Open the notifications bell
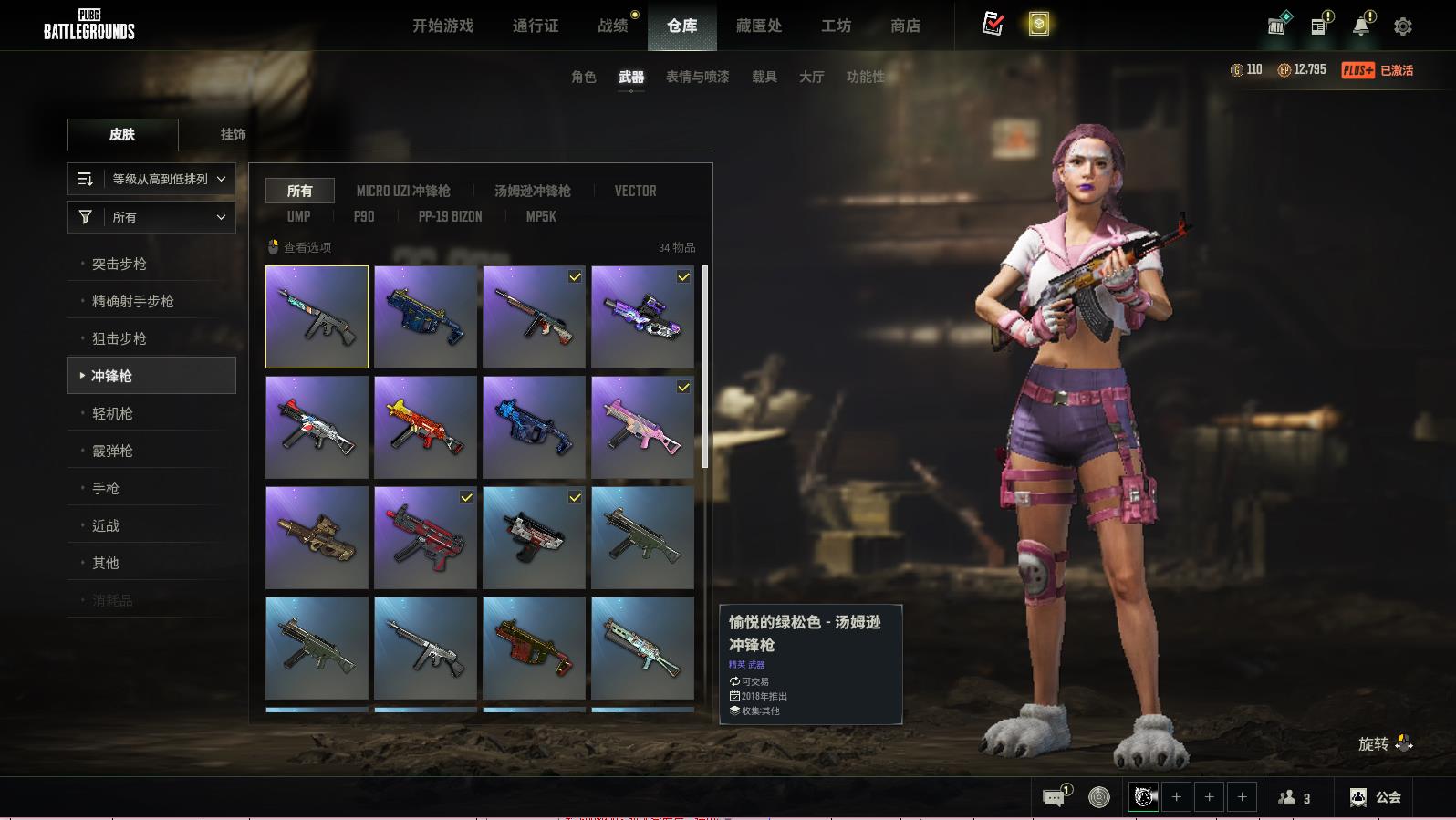The image size is (1456, 820). click(x=1361, y=26)
